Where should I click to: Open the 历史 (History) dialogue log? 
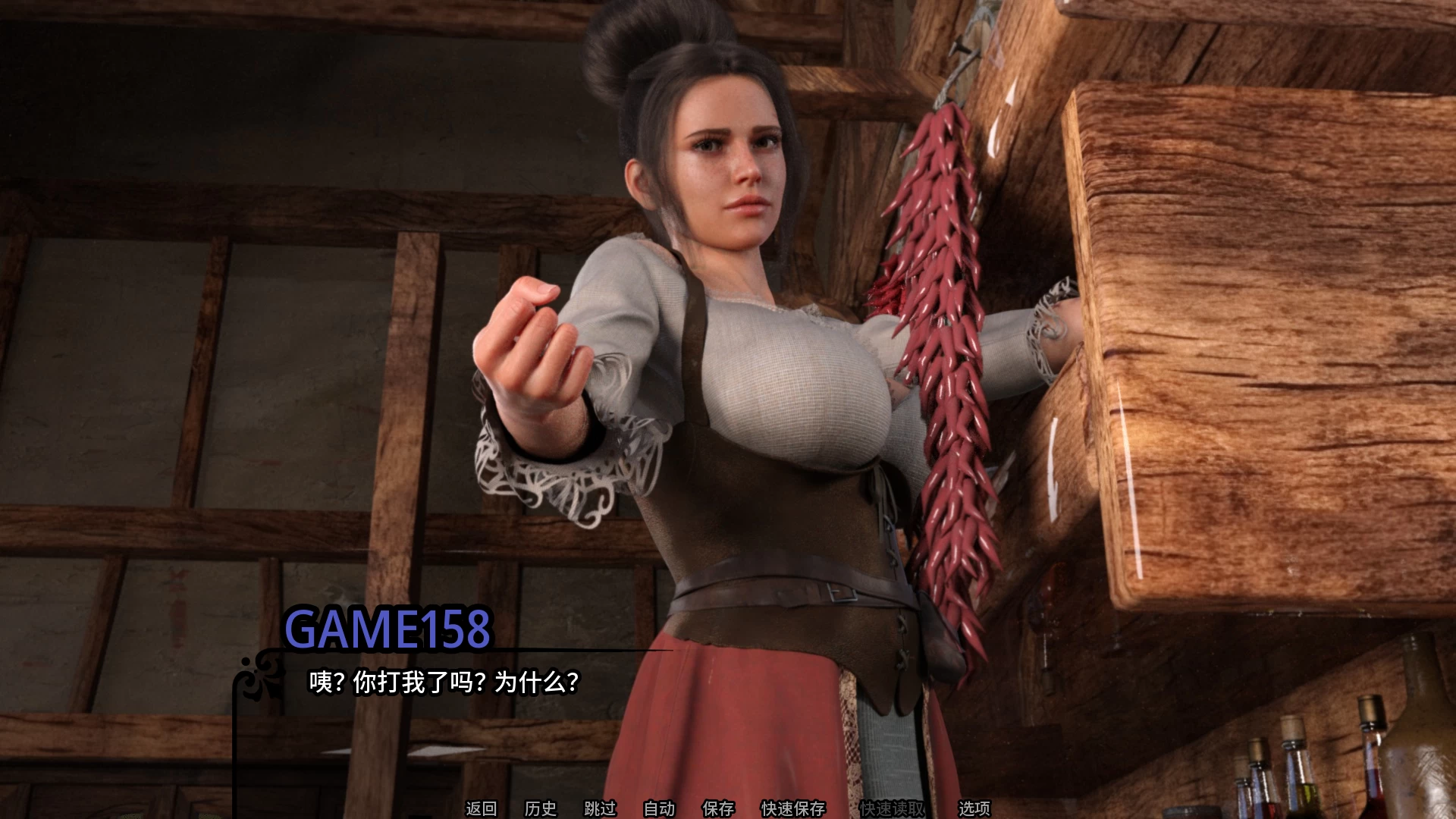click(540, 808)
